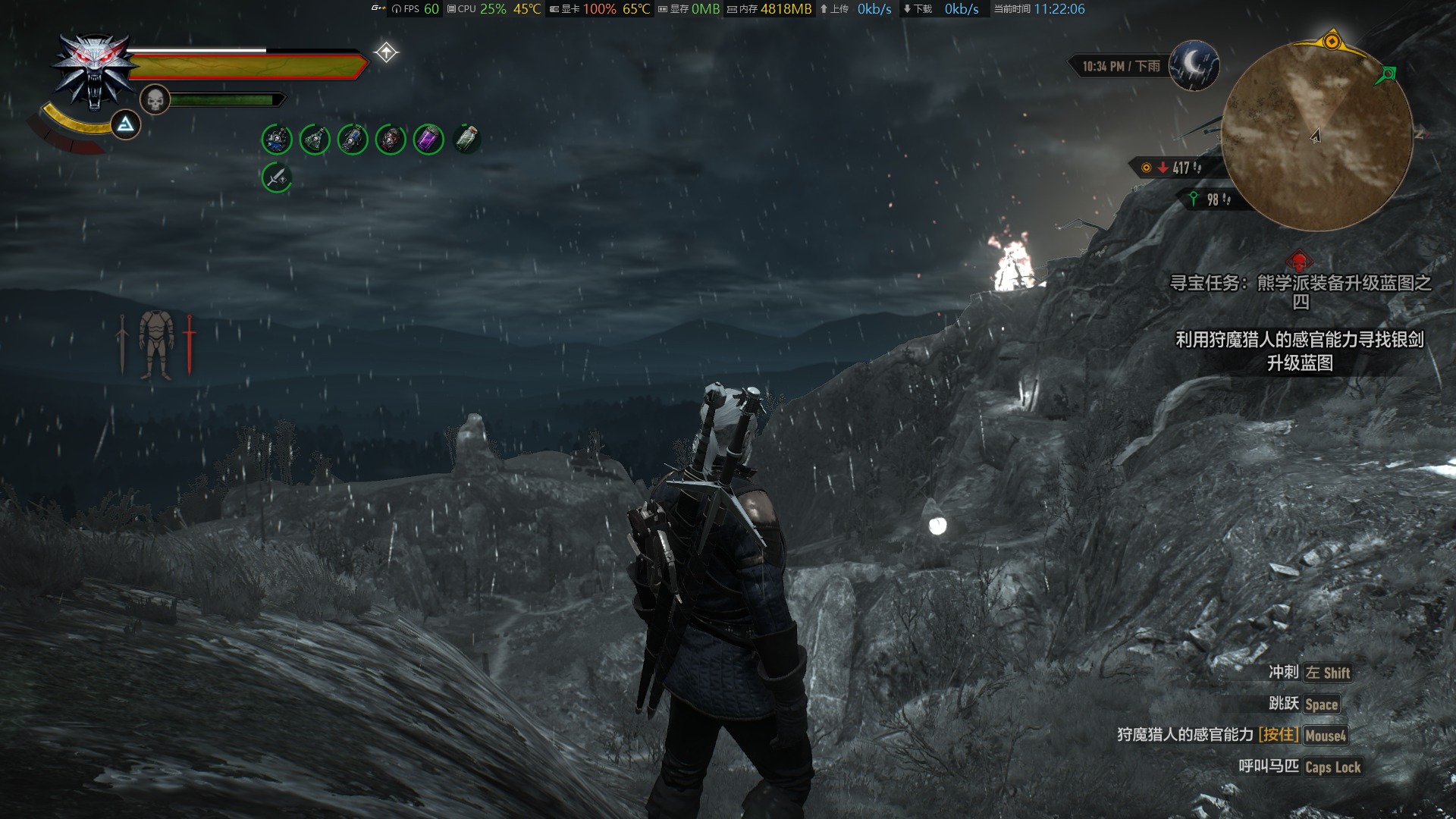Click the pale green bottle buff

pos(467,140)
